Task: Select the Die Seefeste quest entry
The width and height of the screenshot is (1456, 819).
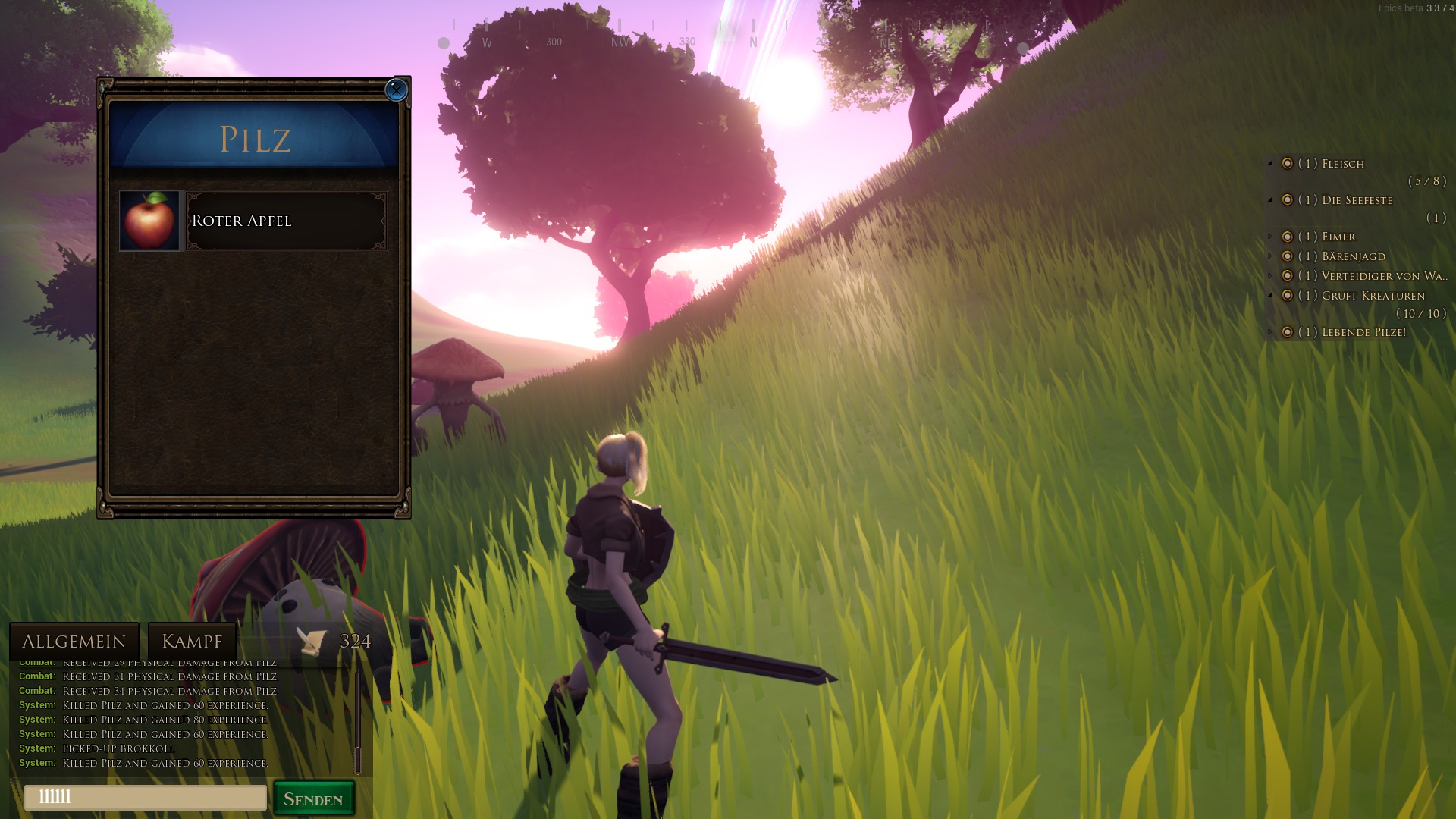Action: [x=1357, y=200]
